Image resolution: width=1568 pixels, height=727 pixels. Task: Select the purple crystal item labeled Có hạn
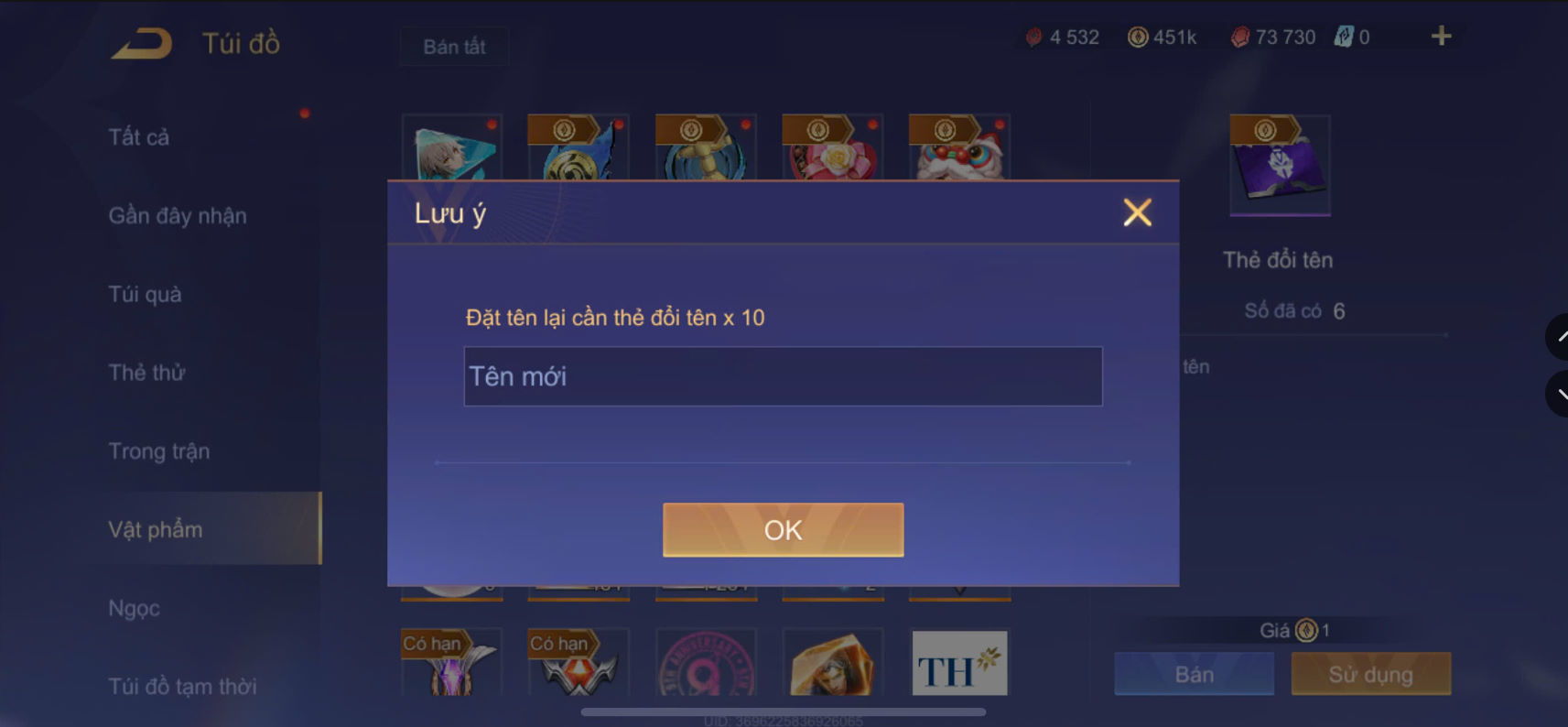[451, 662]
